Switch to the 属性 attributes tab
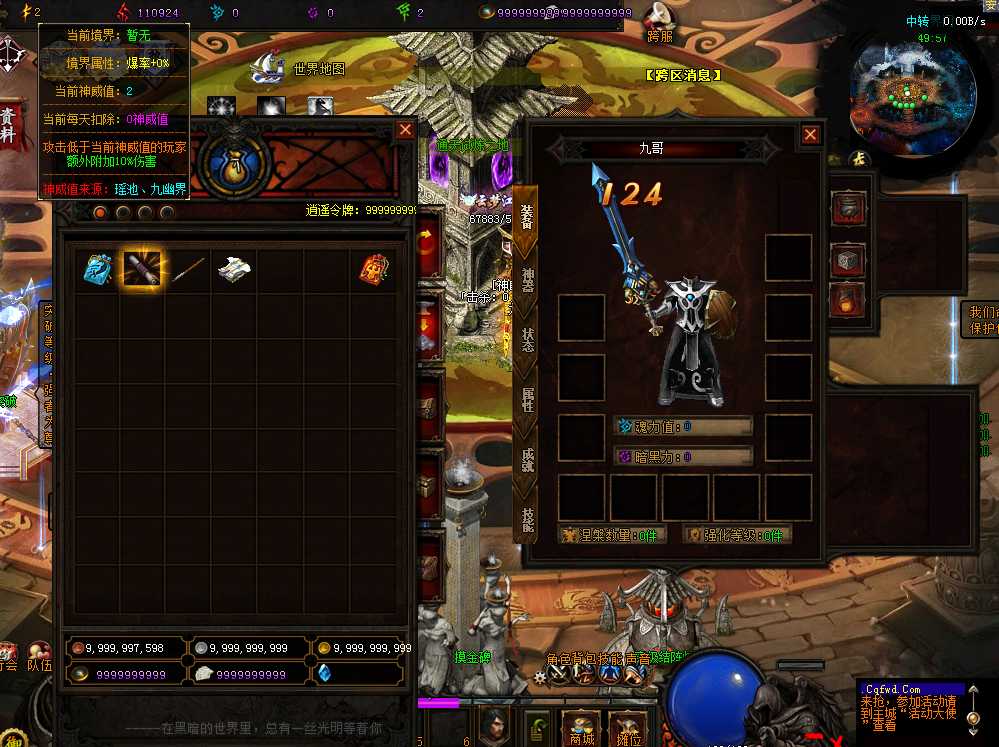This screenshot has height=747, width=999. (x=526, y=400)
